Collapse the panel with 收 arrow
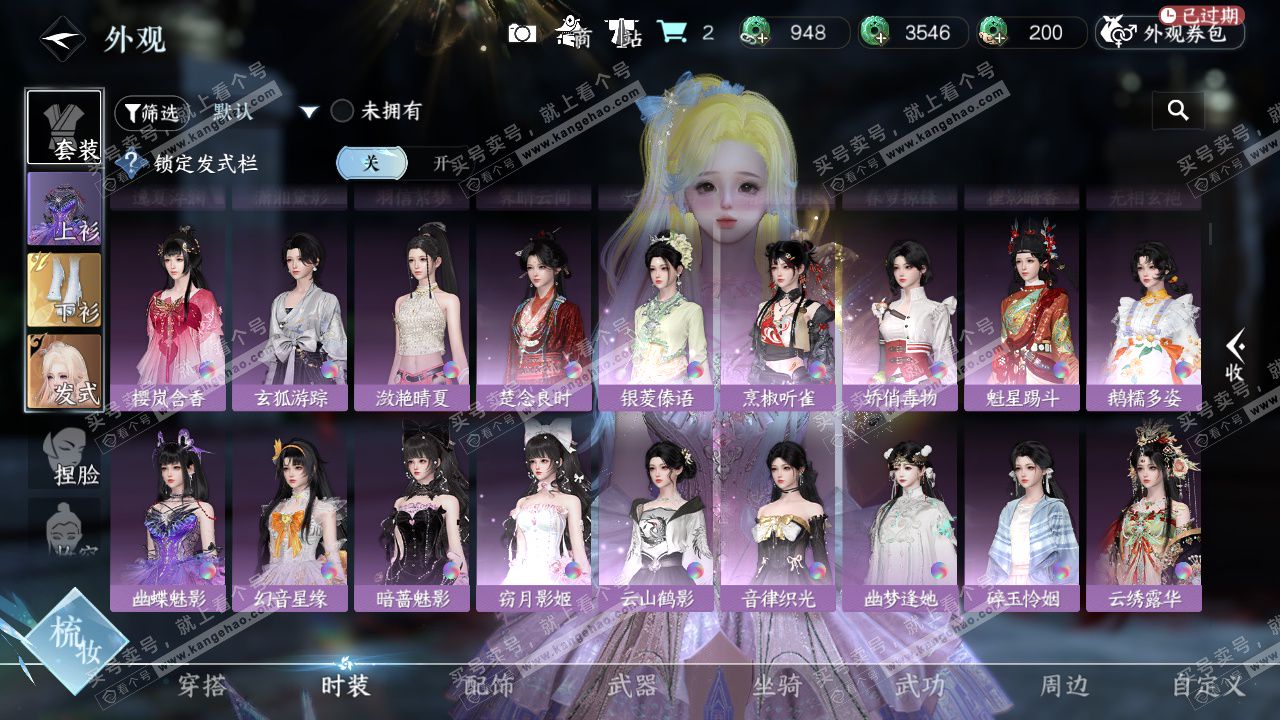Viewport: 1280px width, 720px height. click(1235, 355)
